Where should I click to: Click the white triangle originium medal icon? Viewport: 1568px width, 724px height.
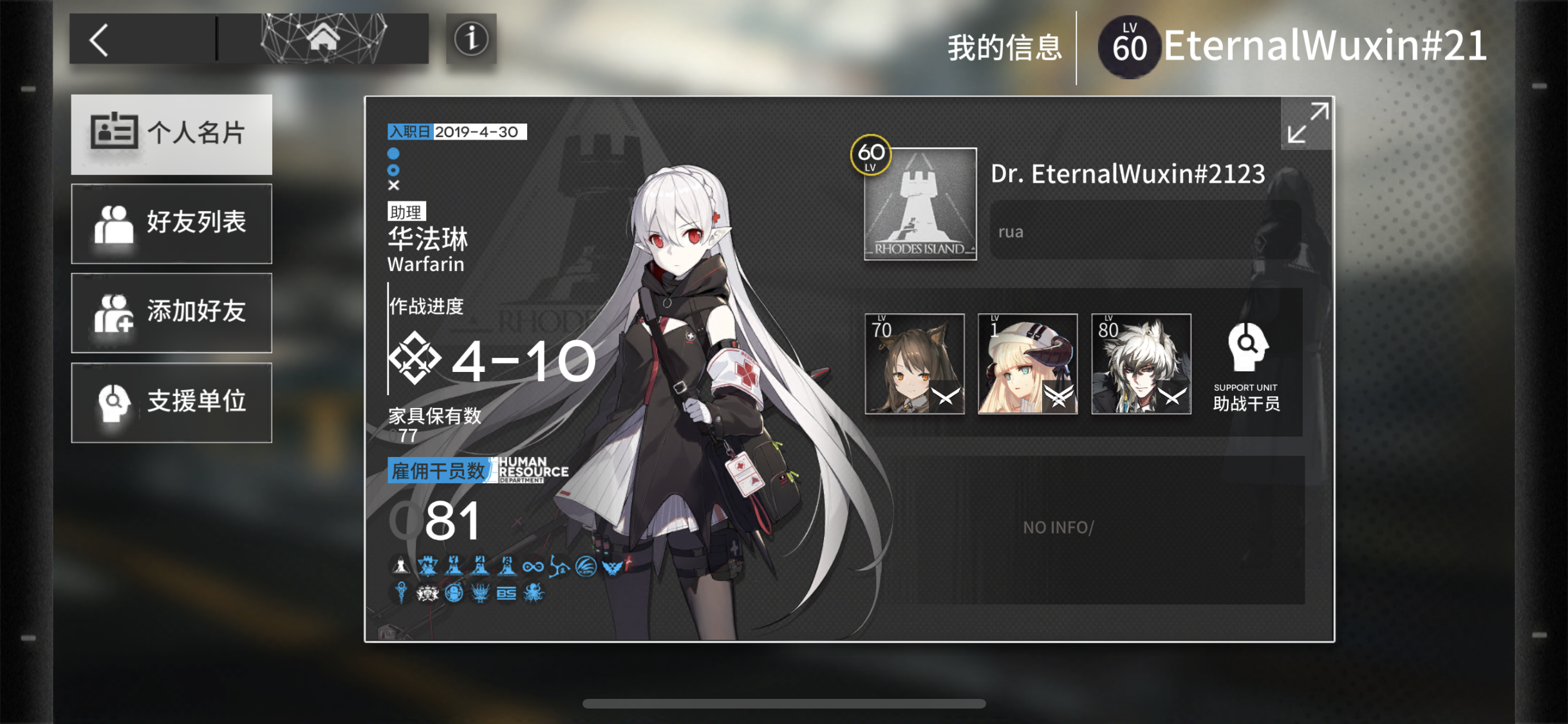400,565
